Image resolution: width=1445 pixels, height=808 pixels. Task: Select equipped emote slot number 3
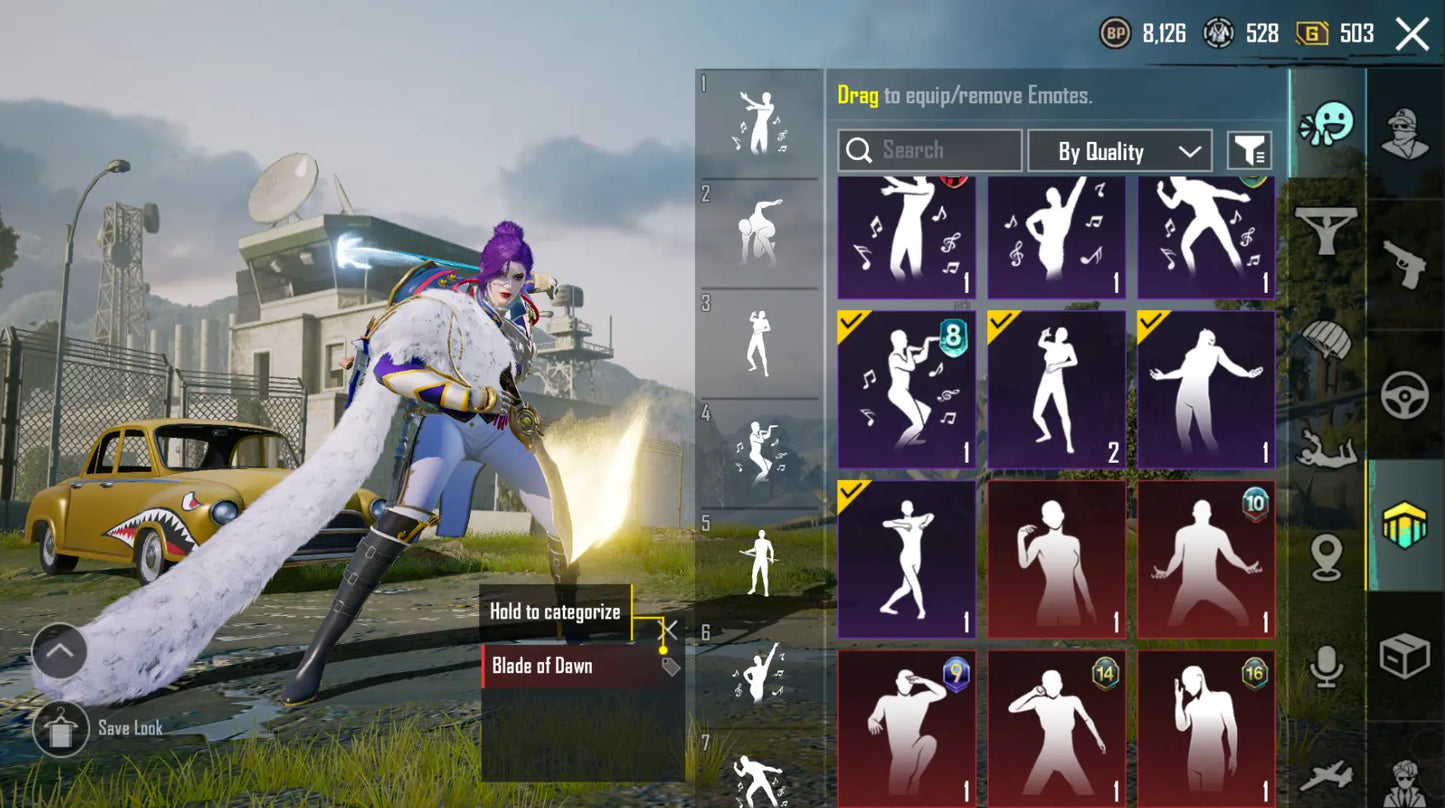point(759,343)
